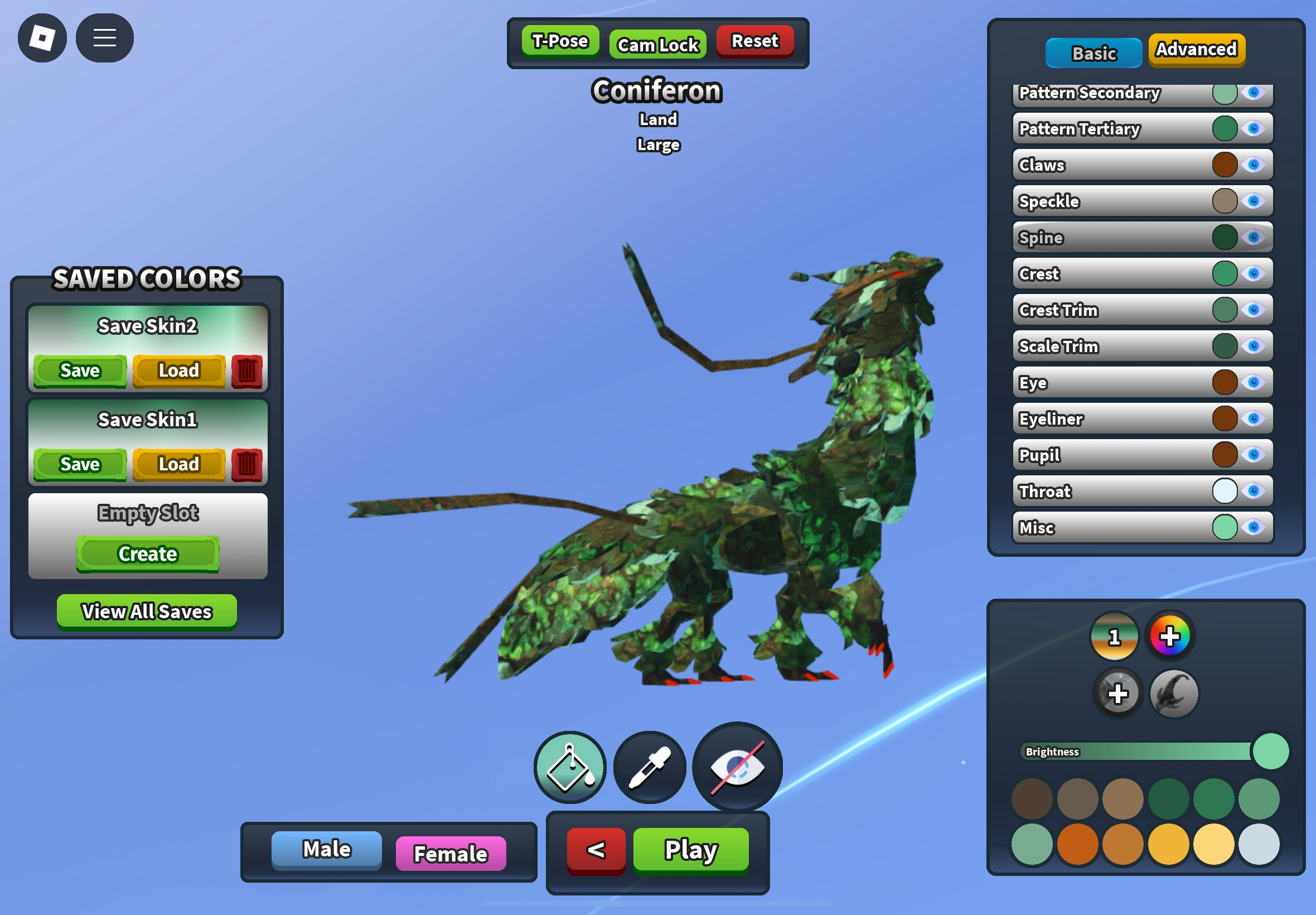Image resolution: width=1316 pixels, height=915 pixels.
Task: Hide the Claws color region
Action: [1254, 165]
